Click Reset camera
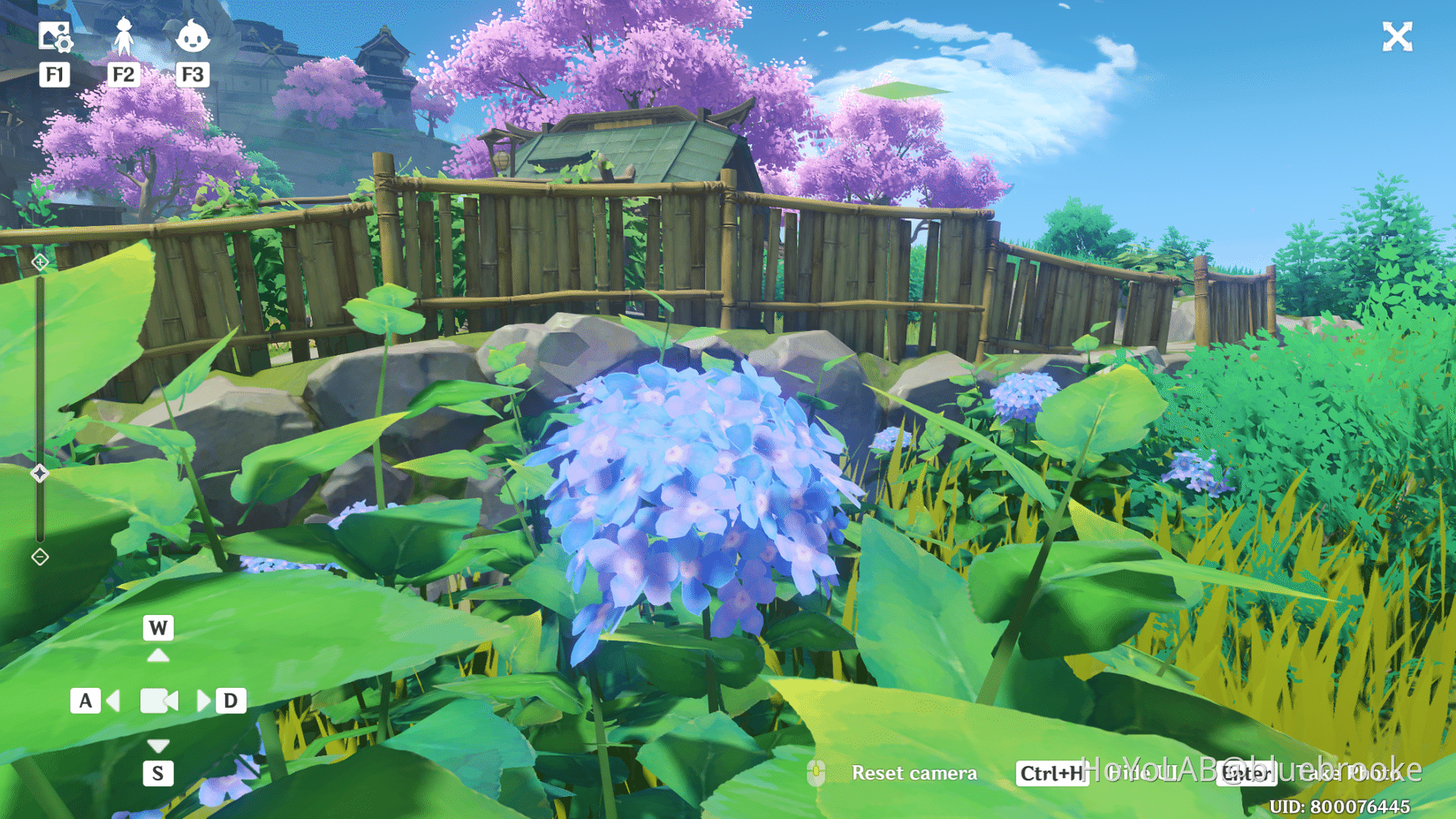The image size is (1456, 819). click(915, 772)
